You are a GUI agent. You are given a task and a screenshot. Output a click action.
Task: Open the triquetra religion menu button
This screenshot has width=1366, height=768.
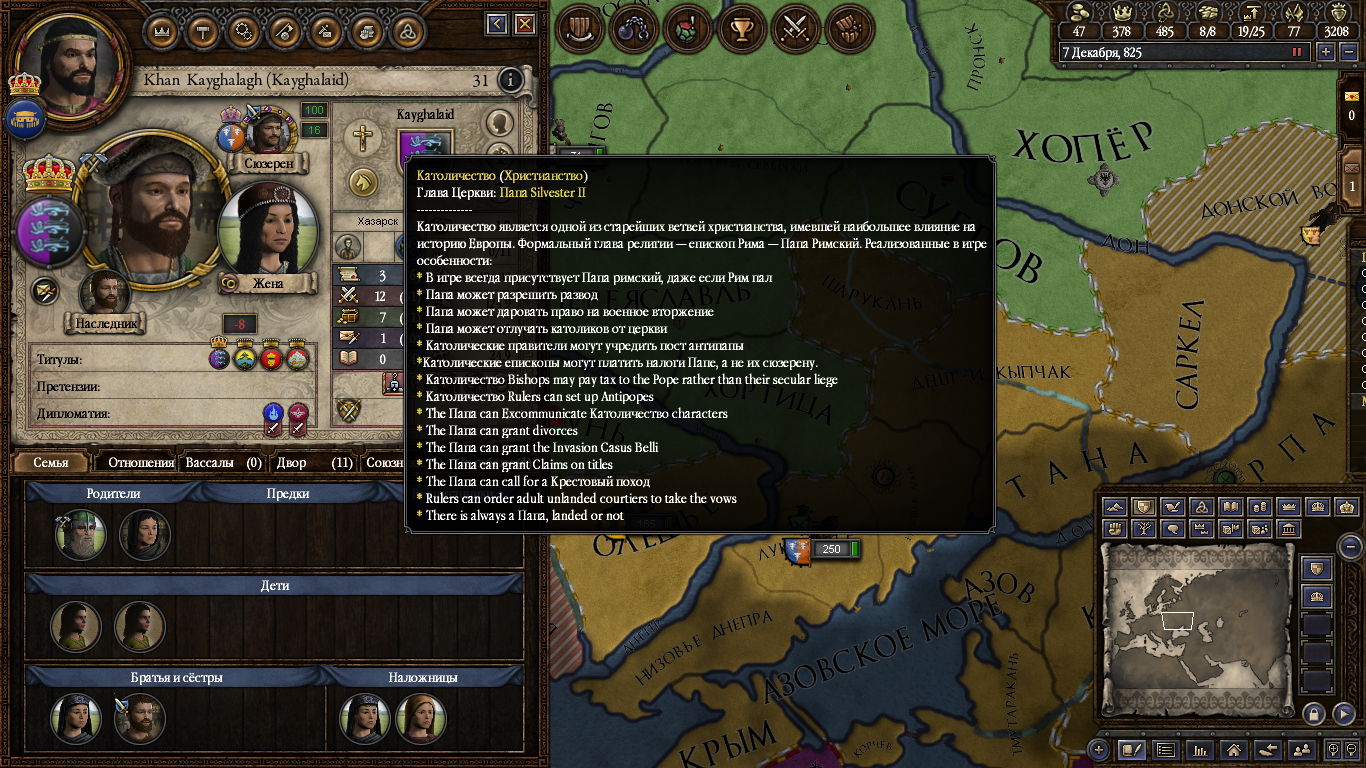(406, 31)
